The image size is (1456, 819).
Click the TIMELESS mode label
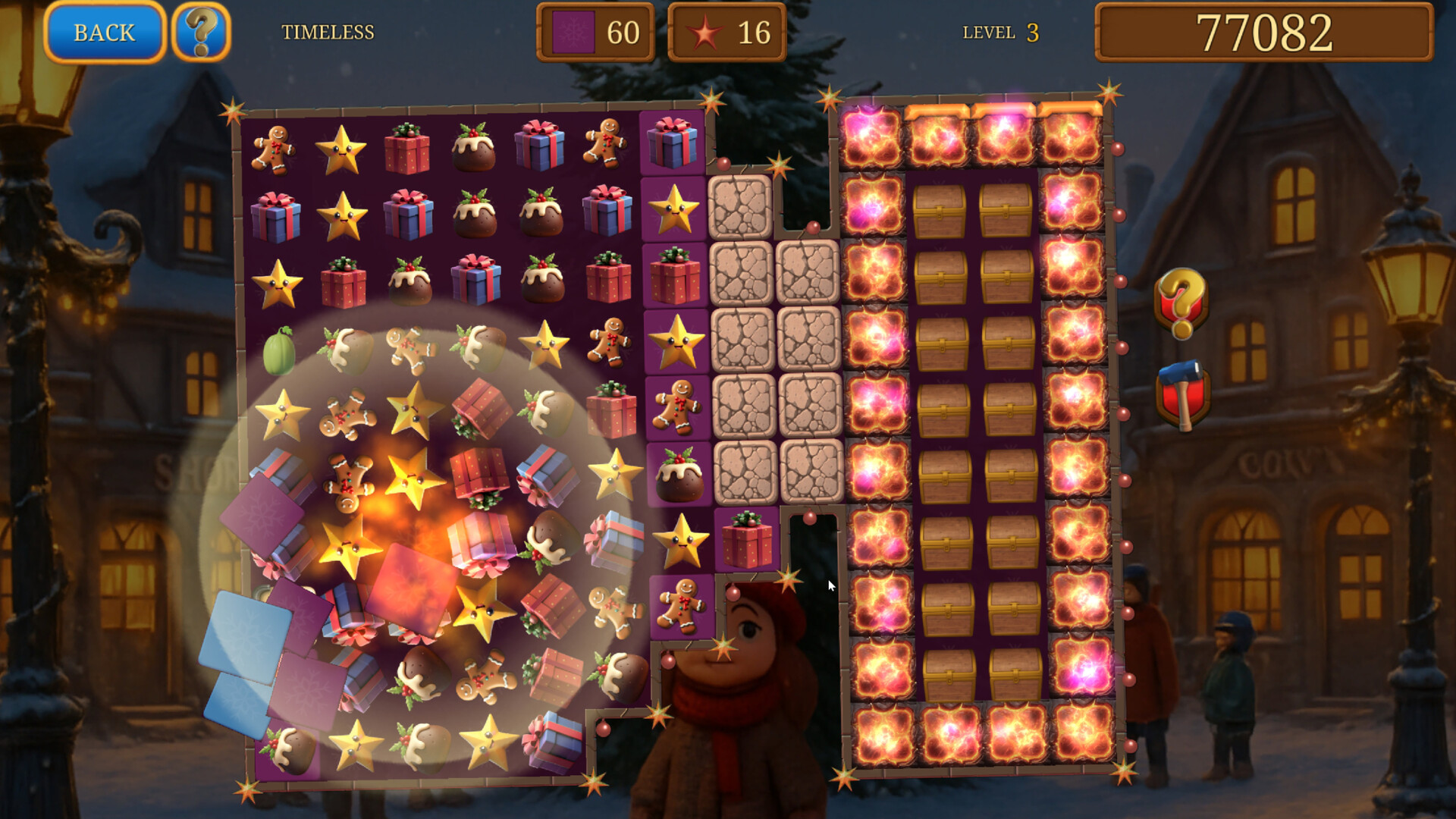click(328, 32)
